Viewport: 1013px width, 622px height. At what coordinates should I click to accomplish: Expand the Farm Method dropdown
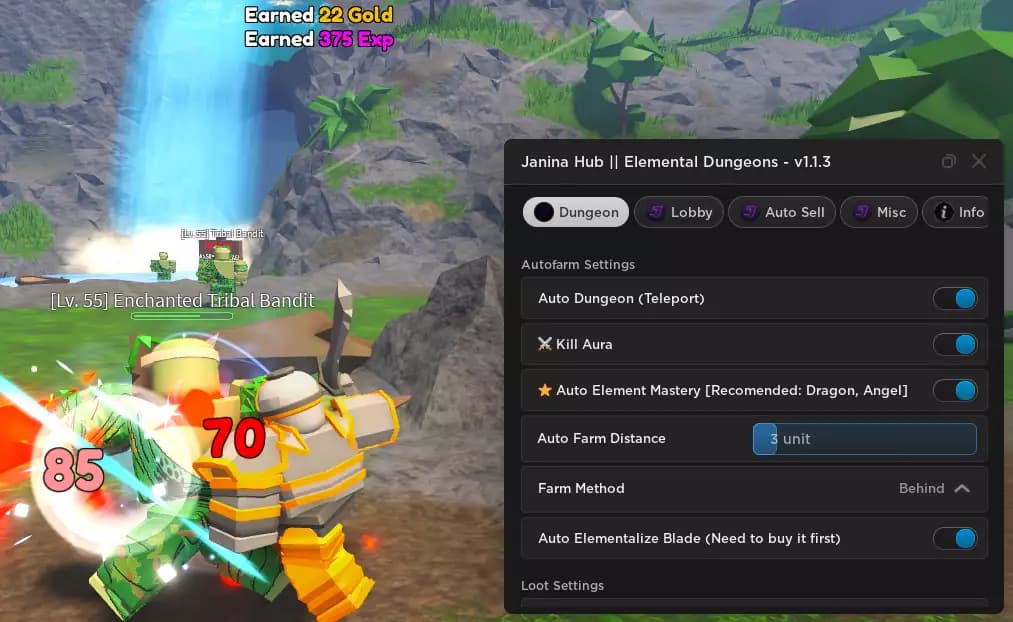point(934,489)
